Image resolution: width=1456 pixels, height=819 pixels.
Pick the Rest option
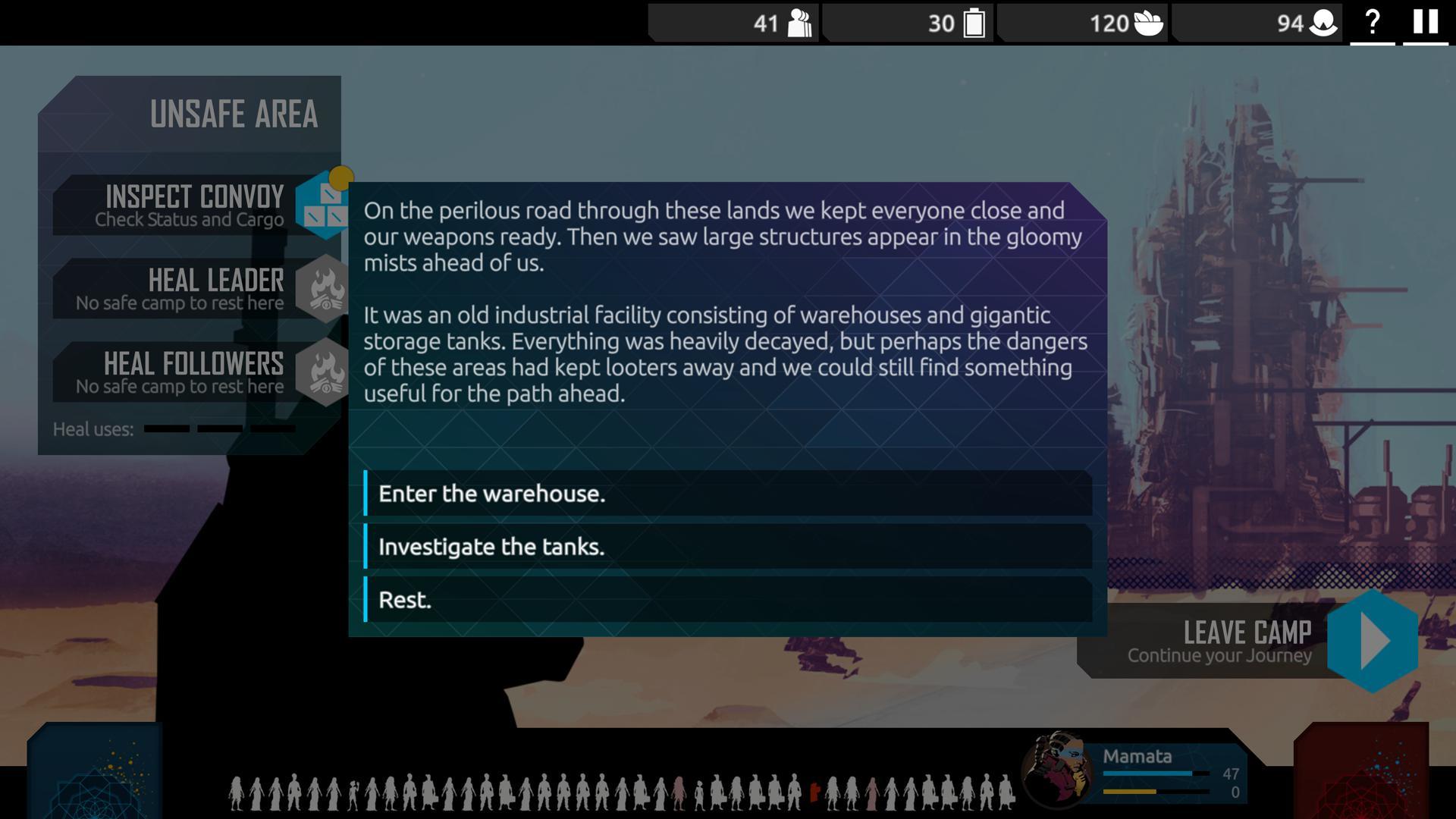728,599
